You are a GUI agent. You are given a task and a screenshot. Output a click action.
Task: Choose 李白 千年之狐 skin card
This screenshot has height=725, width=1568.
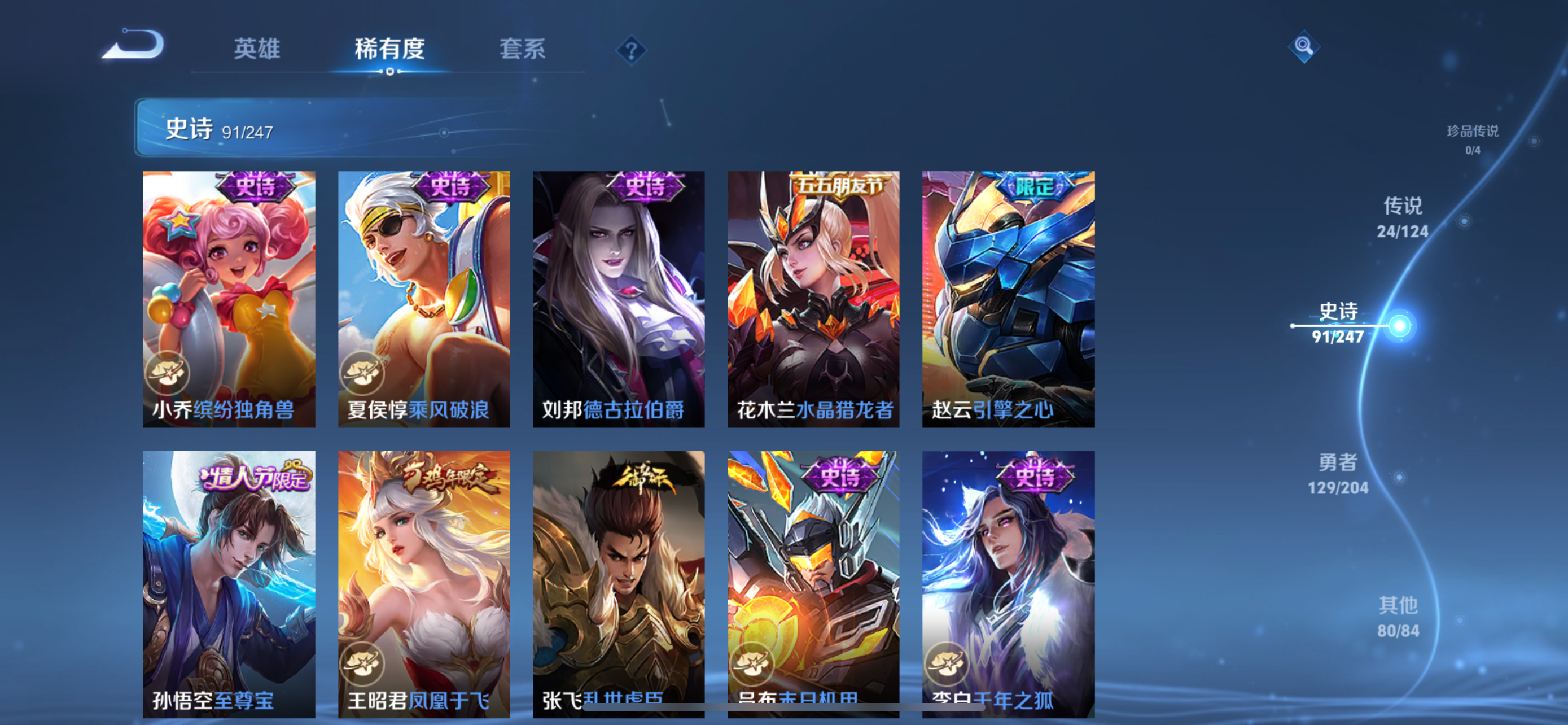pos(1008,583)
